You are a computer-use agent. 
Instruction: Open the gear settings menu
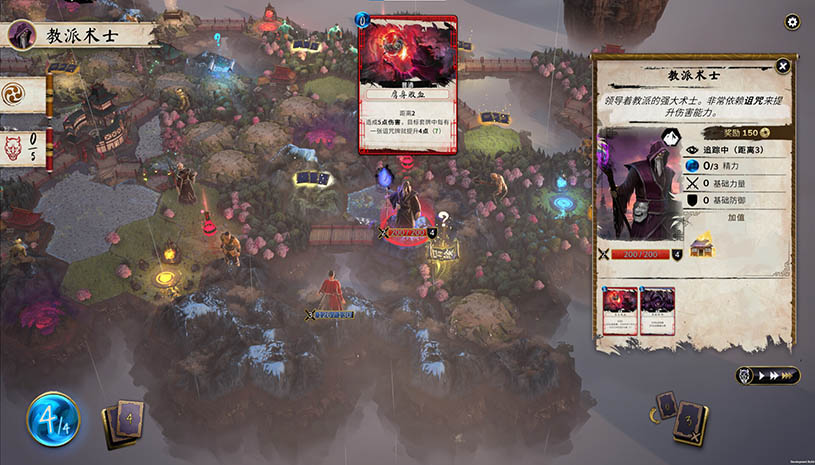[792, 22]
